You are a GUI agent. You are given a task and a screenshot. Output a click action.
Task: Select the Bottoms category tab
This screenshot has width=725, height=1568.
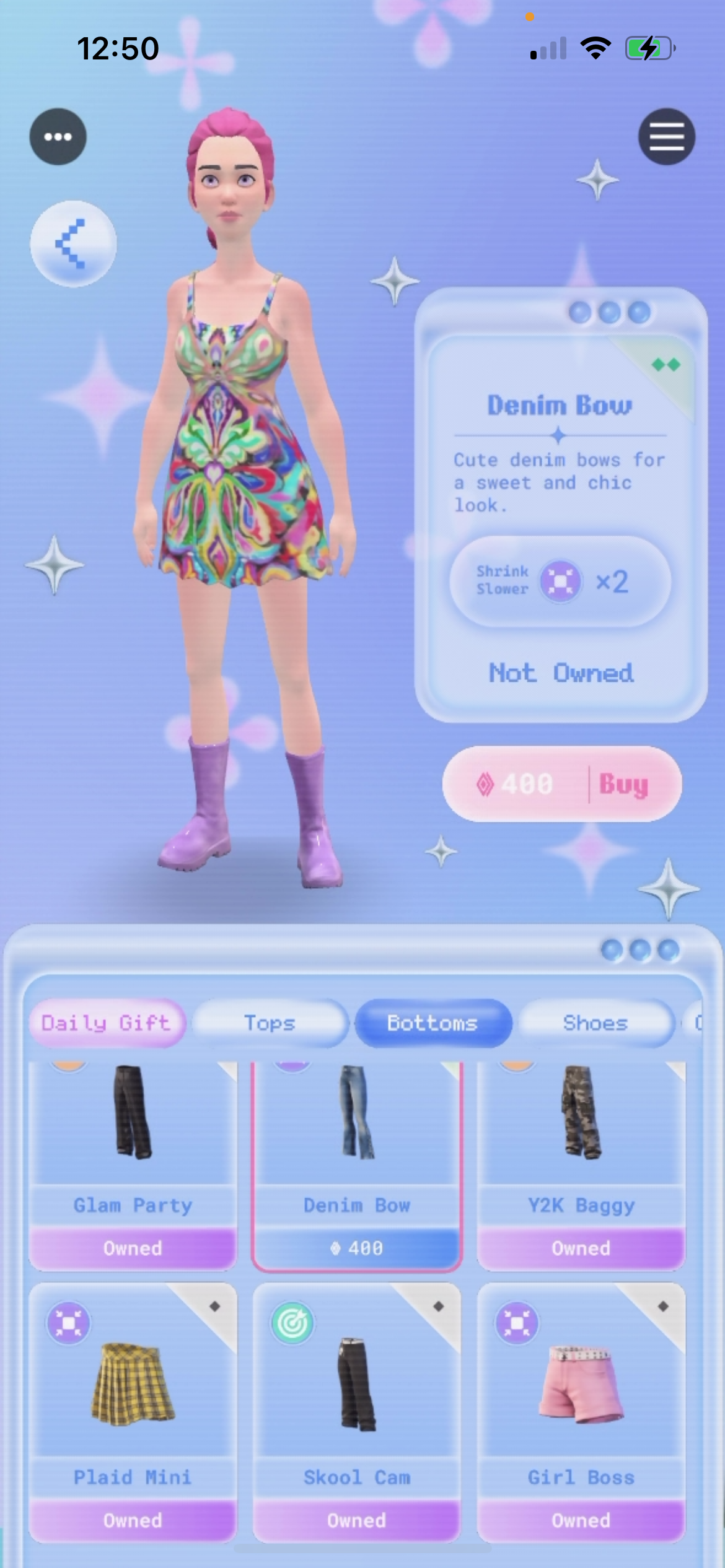pos(433,1023)
